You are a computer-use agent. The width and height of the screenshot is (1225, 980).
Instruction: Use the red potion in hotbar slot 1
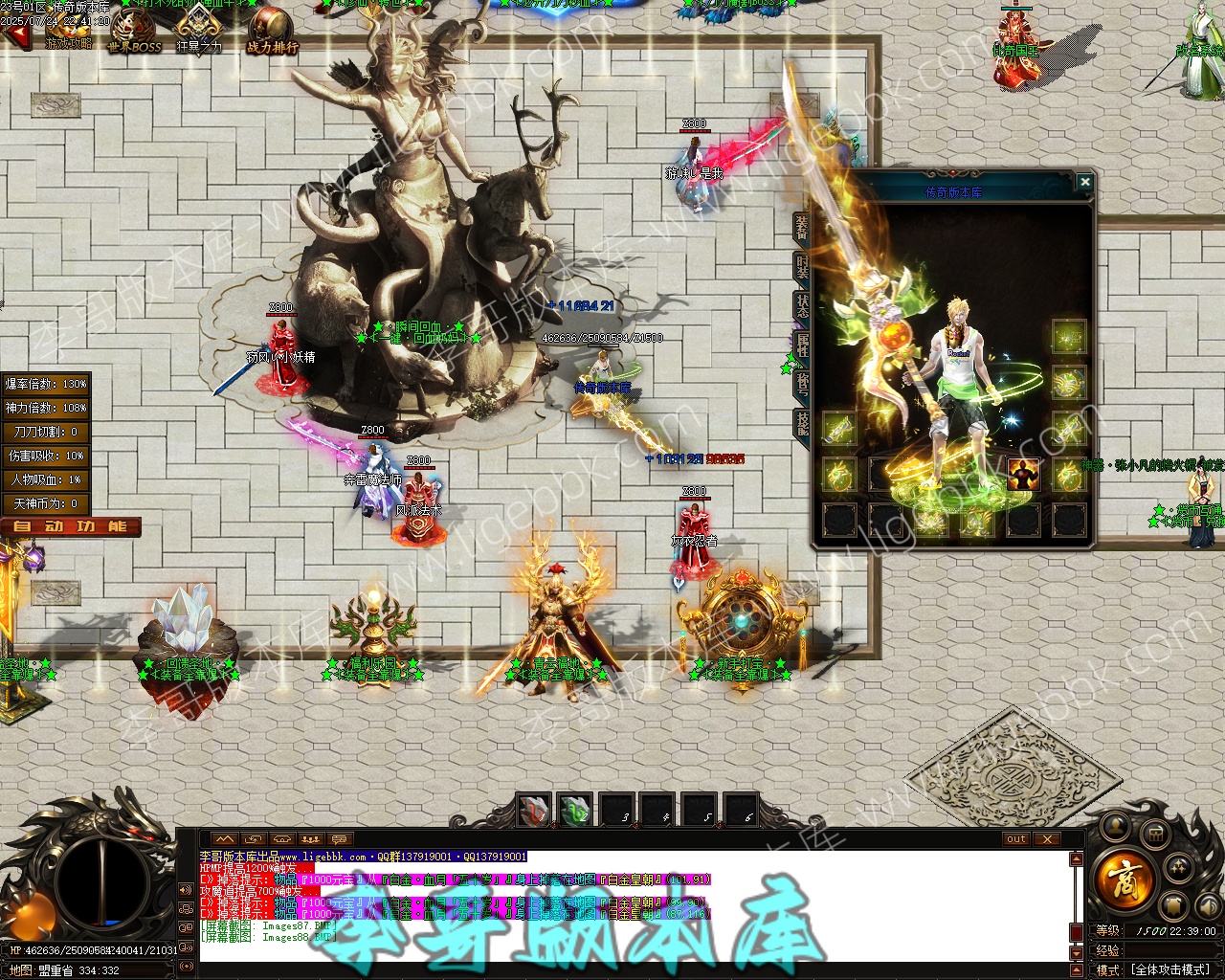point(534,811)
